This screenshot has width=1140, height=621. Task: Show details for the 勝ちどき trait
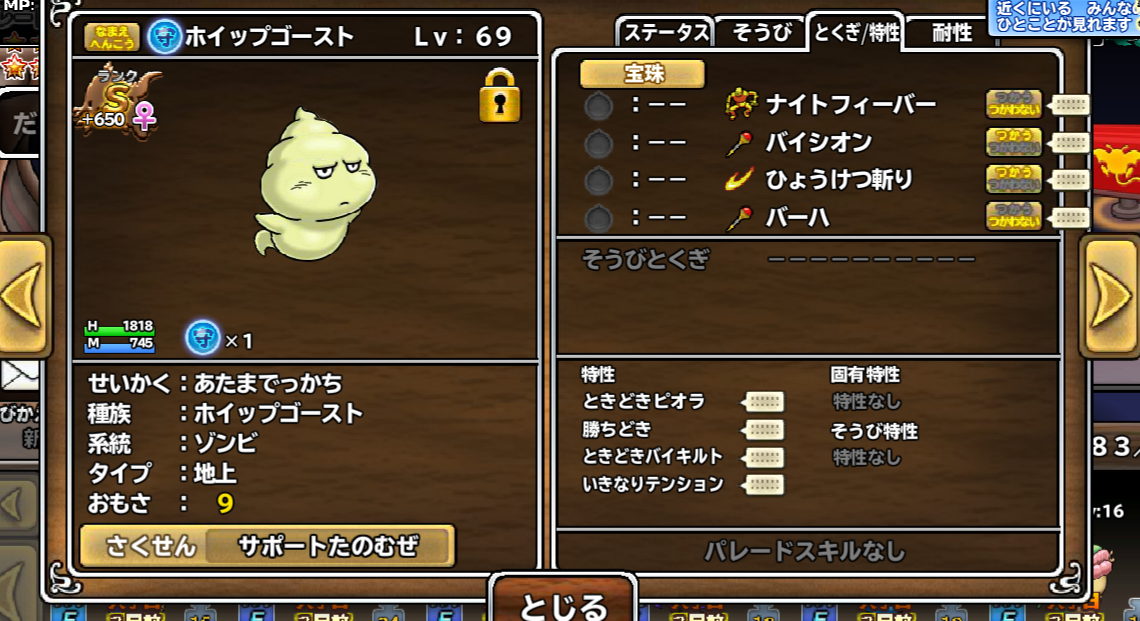click(765, 430)
